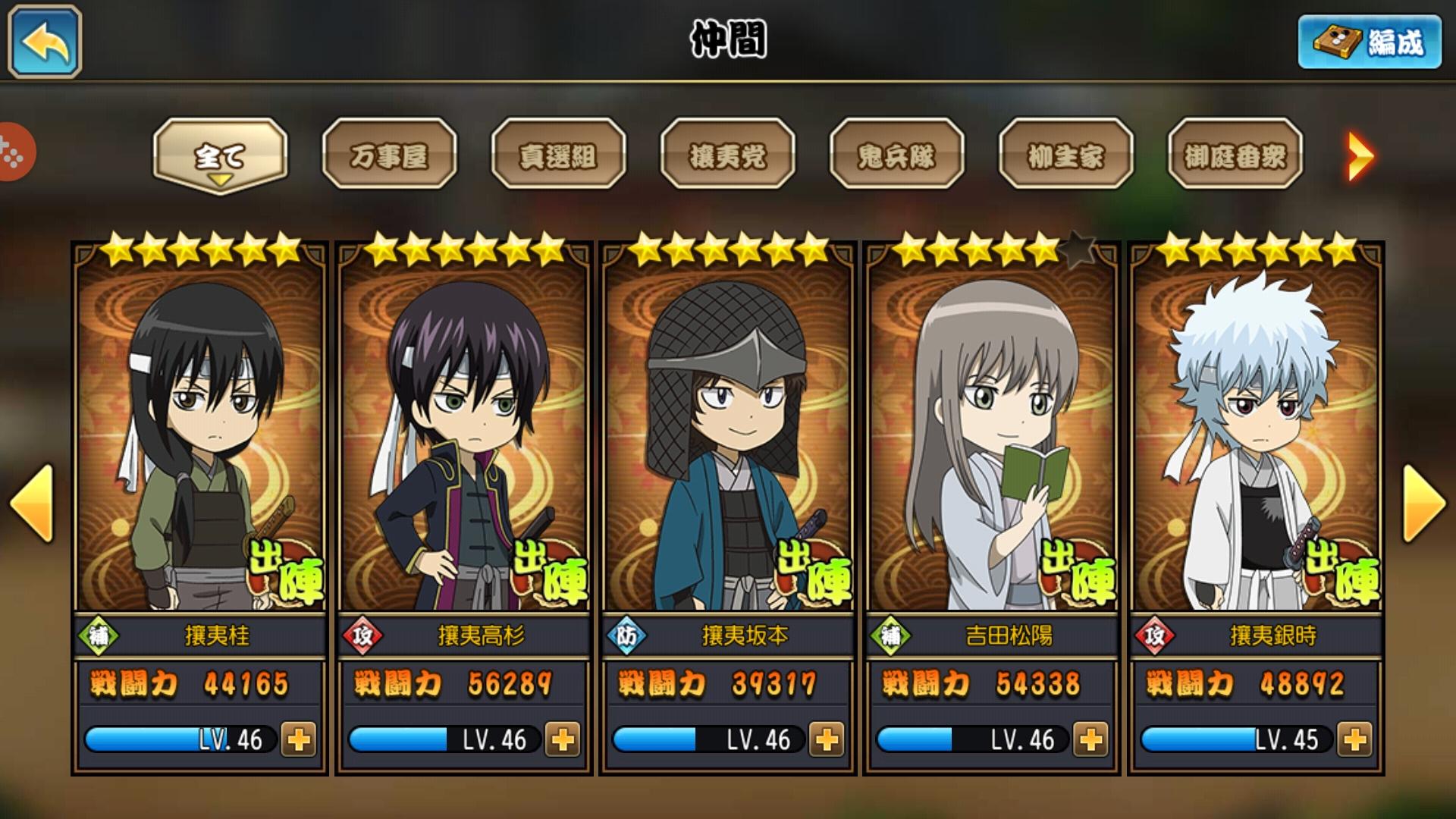The width and height of the screenshot is (1456, 819).
Task: Select the 全て filter tab
Action: (220, 155)
